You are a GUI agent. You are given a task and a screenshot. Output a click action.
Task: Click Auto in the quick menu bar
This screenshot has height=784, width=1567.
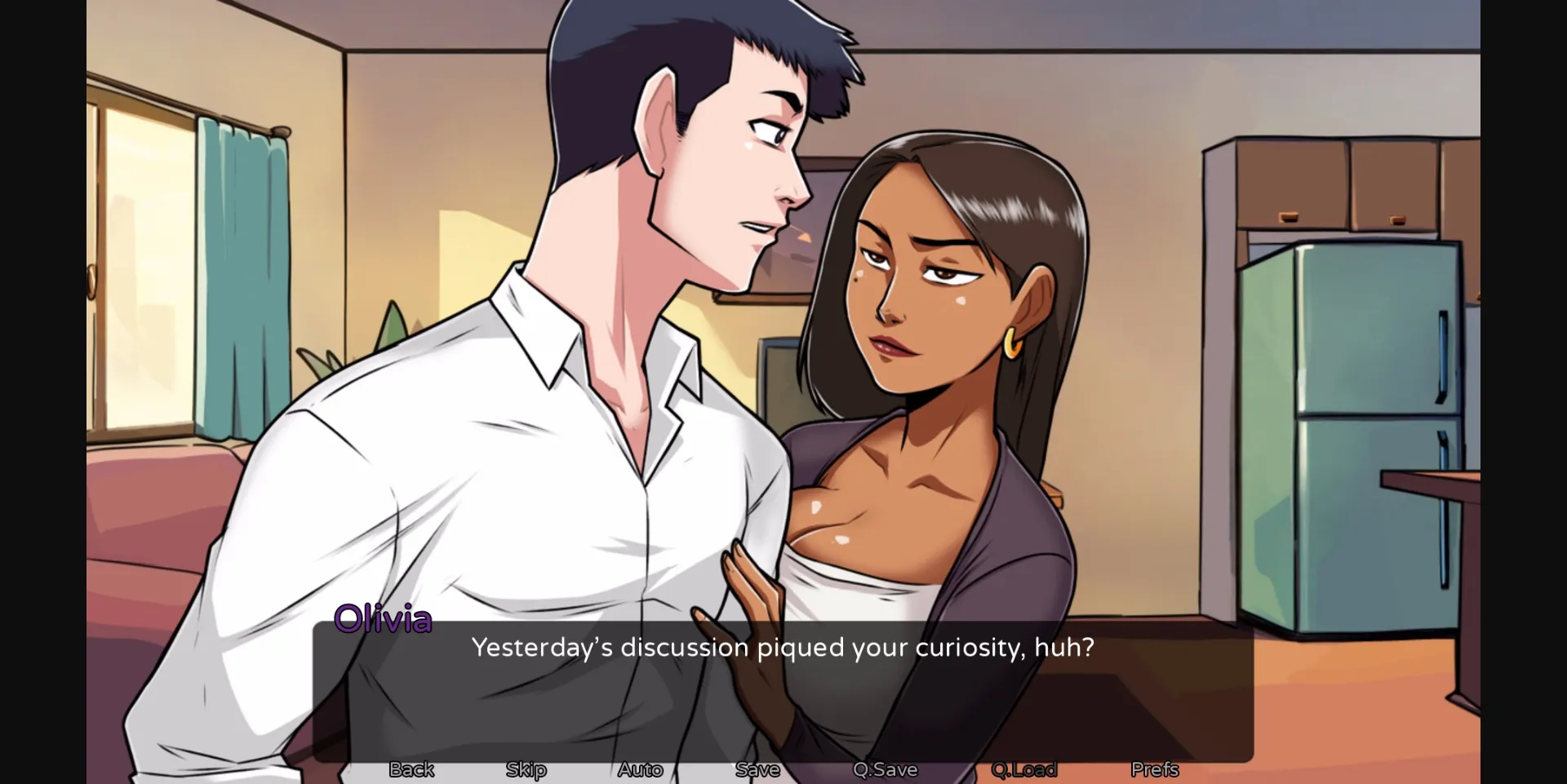click(640, 769)
